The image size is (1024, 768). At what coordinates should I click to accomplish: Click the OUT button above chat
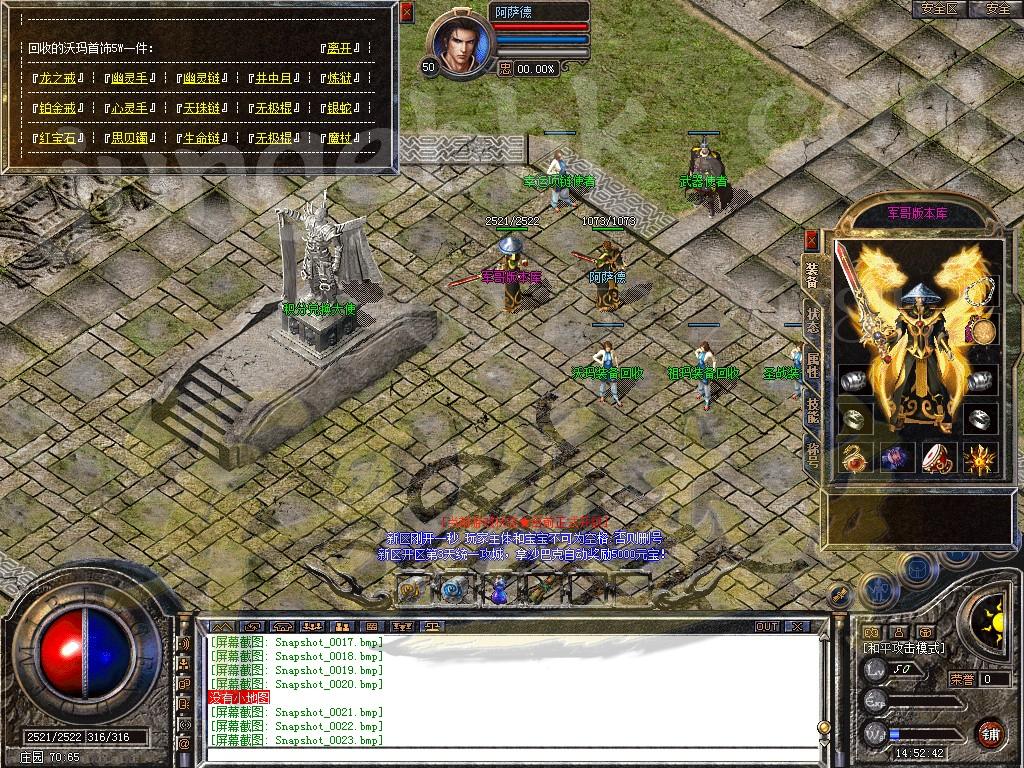[767, 626]
